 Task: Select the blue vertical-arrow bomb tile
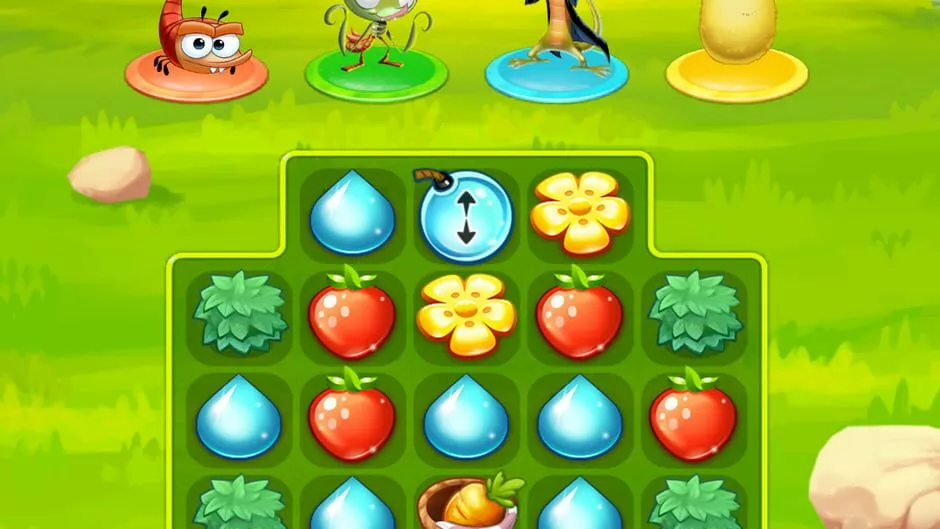[465, 216]
